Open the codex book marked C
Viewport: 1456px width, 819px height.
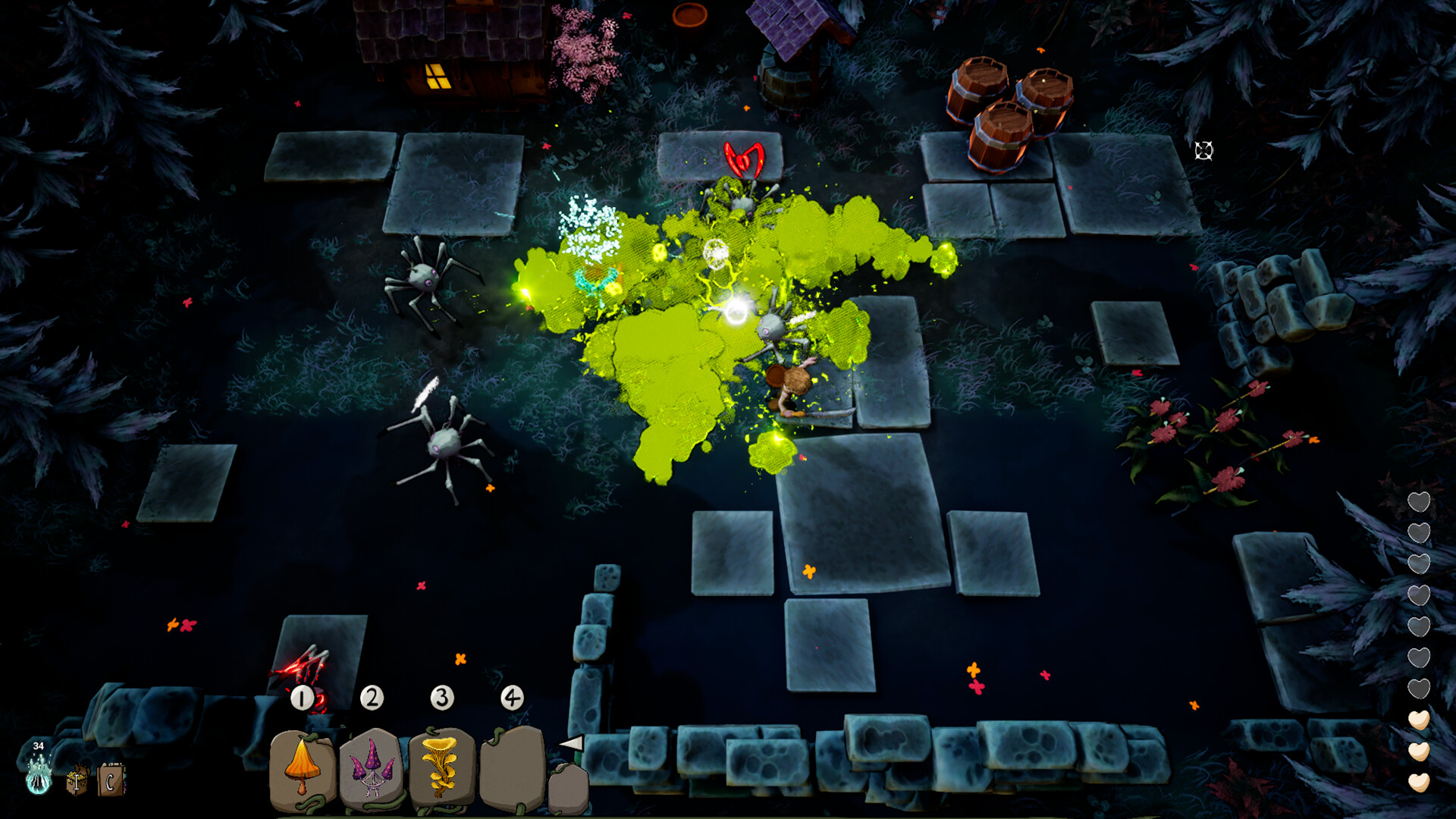click(x=112, y=781)
